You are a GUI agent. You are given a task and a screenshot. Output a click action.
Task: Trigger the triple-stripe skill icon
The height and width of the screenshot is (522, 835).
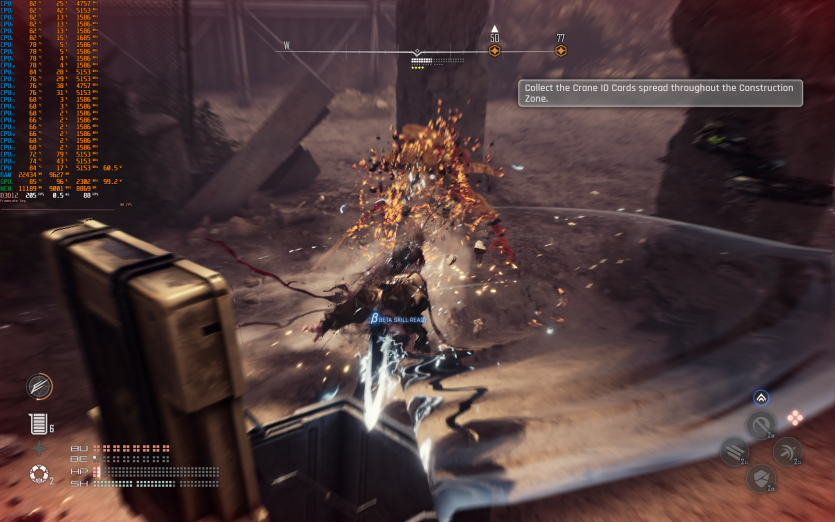[x=734, y=452]
